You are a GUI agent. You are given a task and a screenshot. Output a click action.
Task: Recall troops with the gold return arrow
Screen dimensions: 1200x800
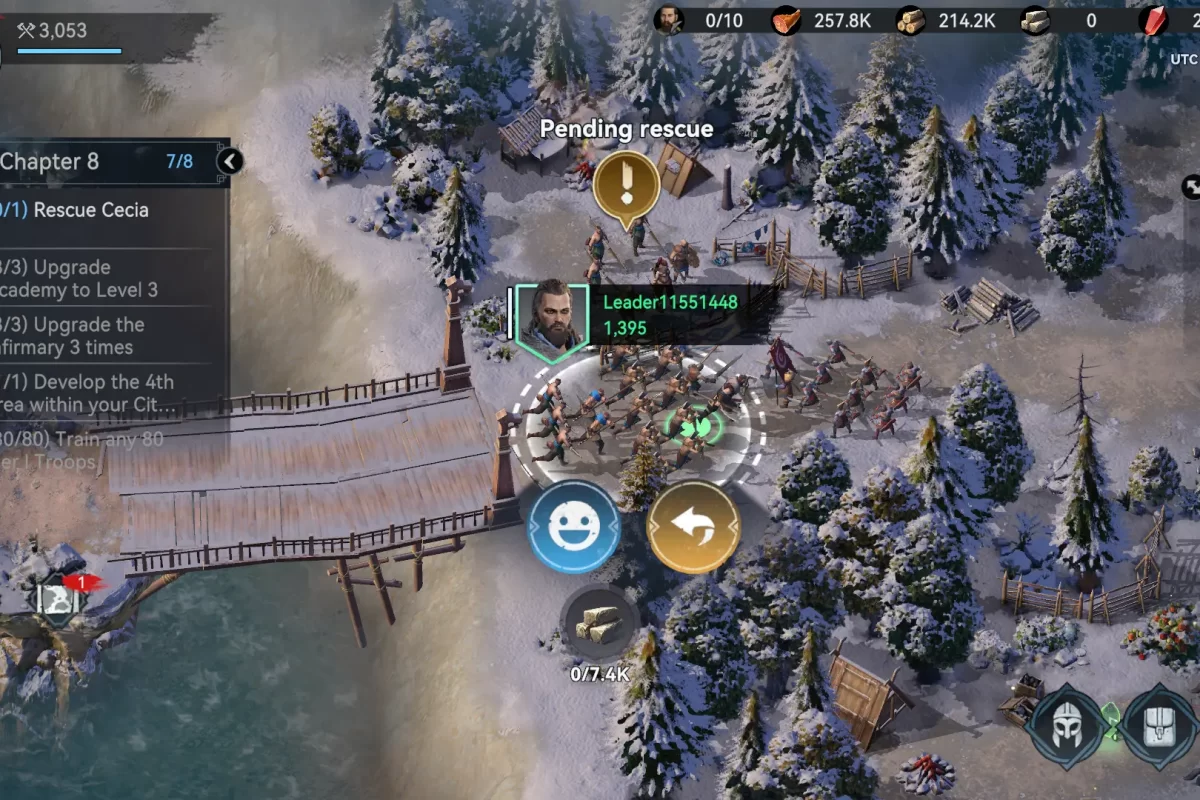(694, 526)
